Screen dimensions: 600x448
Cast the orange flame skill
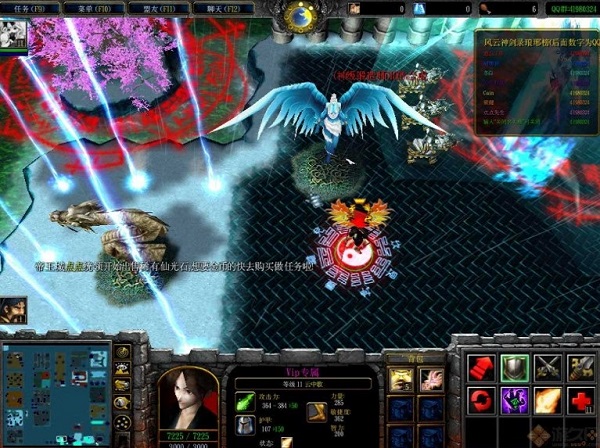coord(547,401)
